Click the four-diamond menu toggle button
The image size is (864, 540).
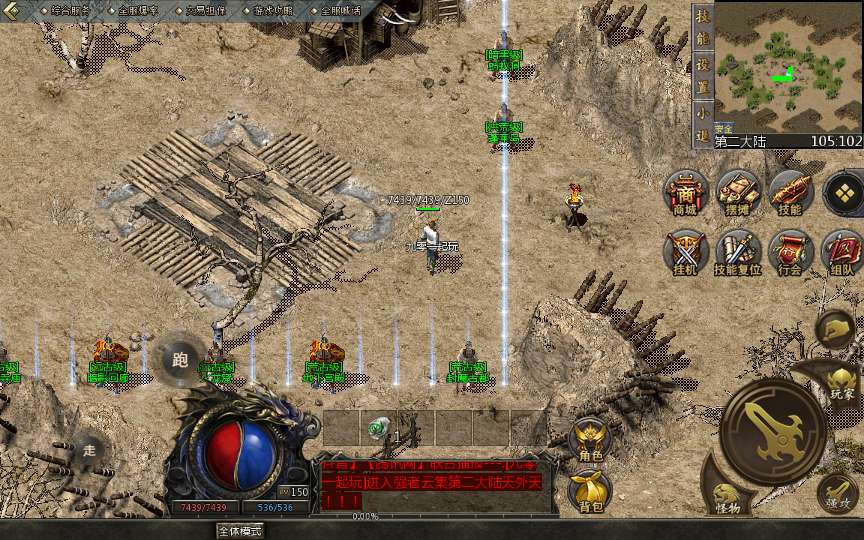click(844, 191)
